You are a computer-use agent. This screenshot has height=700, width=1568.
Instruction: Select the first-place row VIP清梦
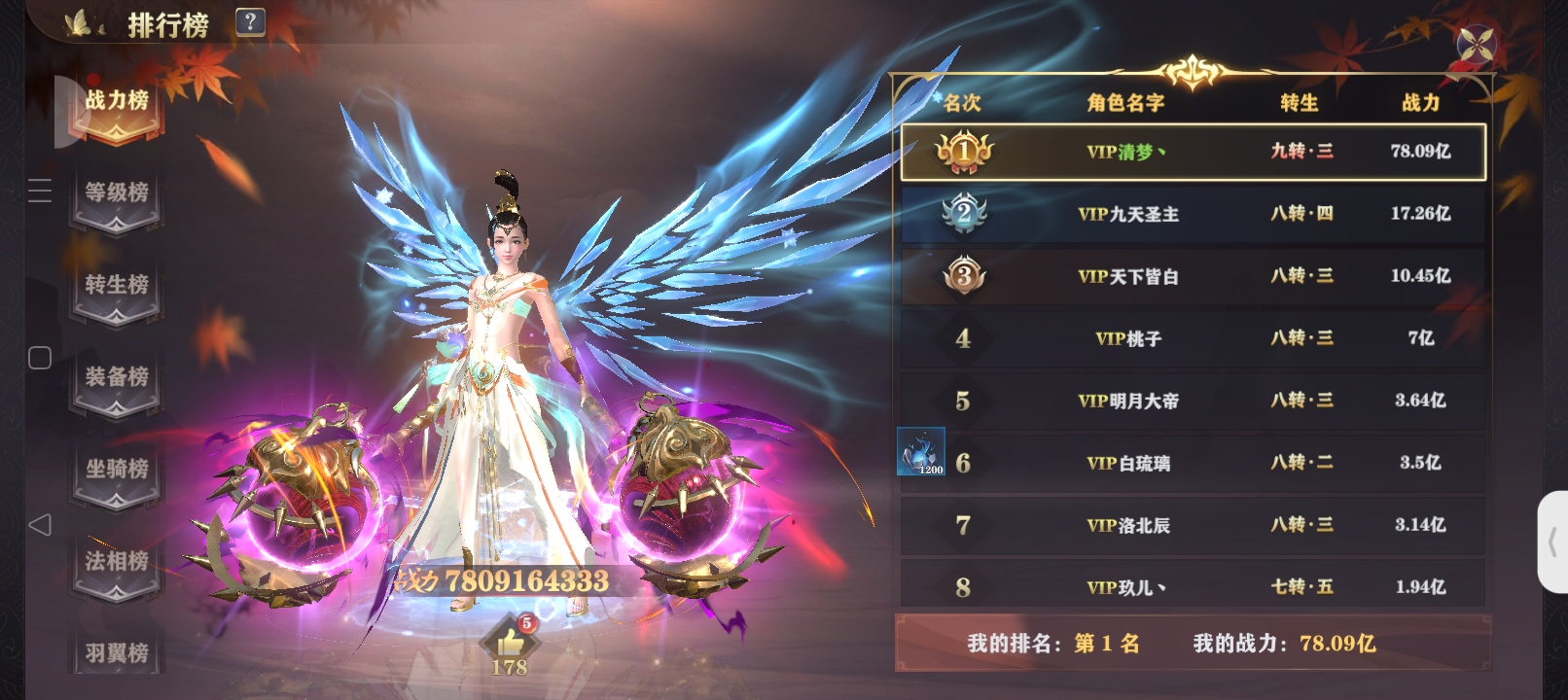coord(1193,152)
